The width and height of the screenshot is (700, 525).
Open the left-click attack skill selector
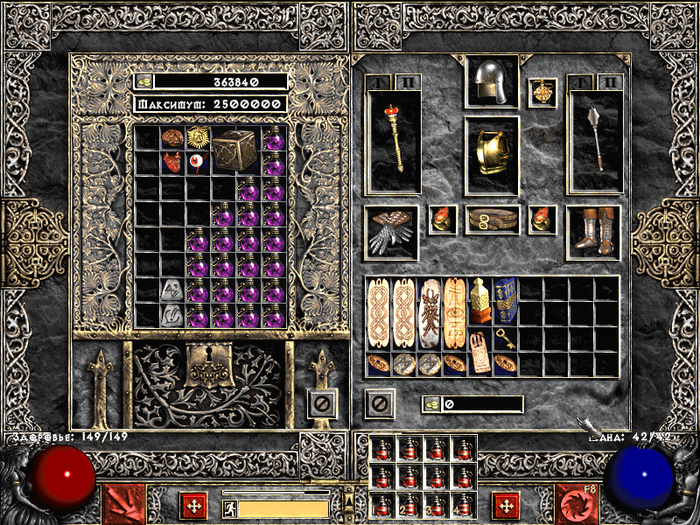click(x=125, y=503)
